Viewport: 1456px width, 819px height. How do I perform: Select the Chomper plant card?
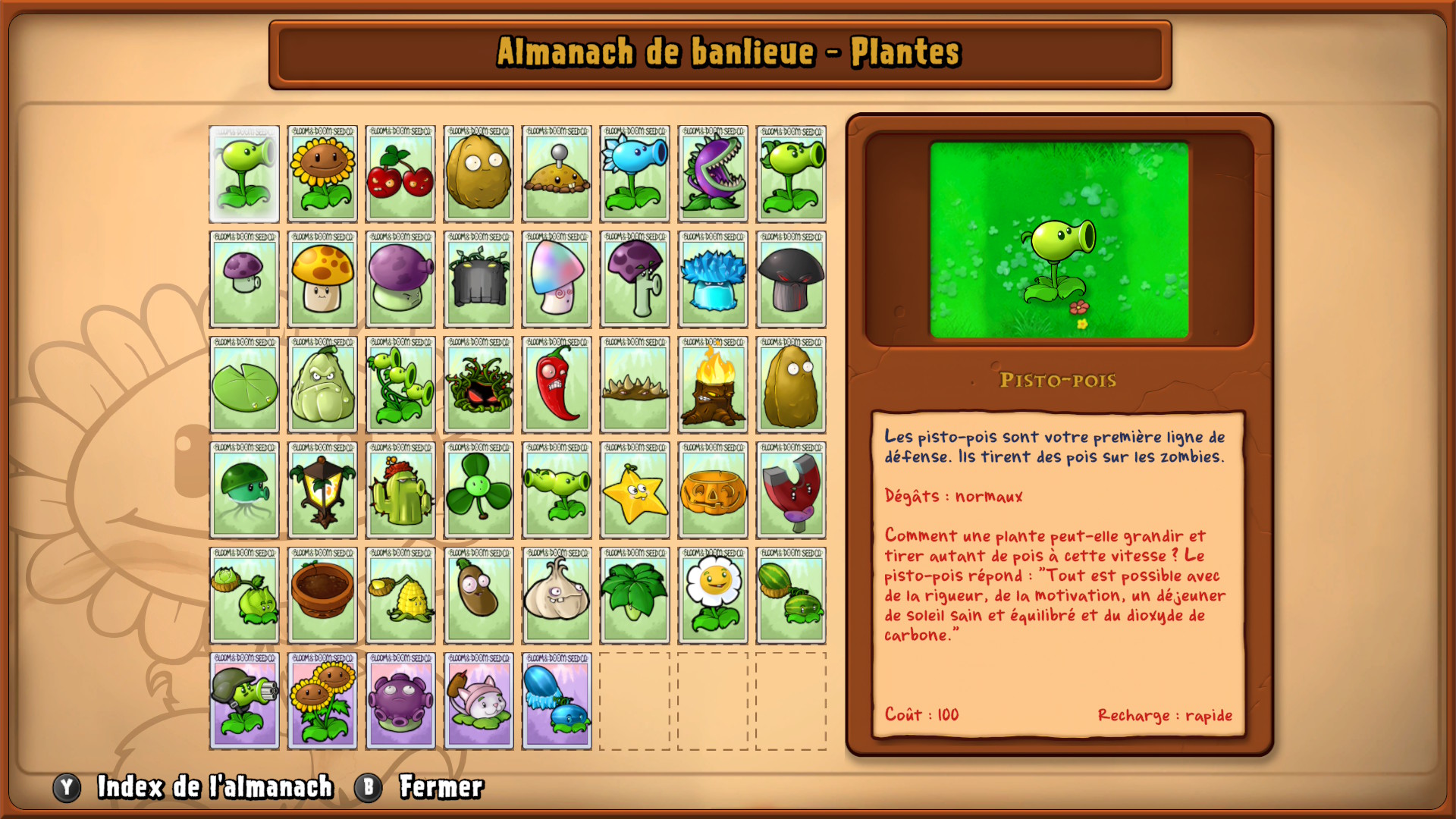pos(713,174)
